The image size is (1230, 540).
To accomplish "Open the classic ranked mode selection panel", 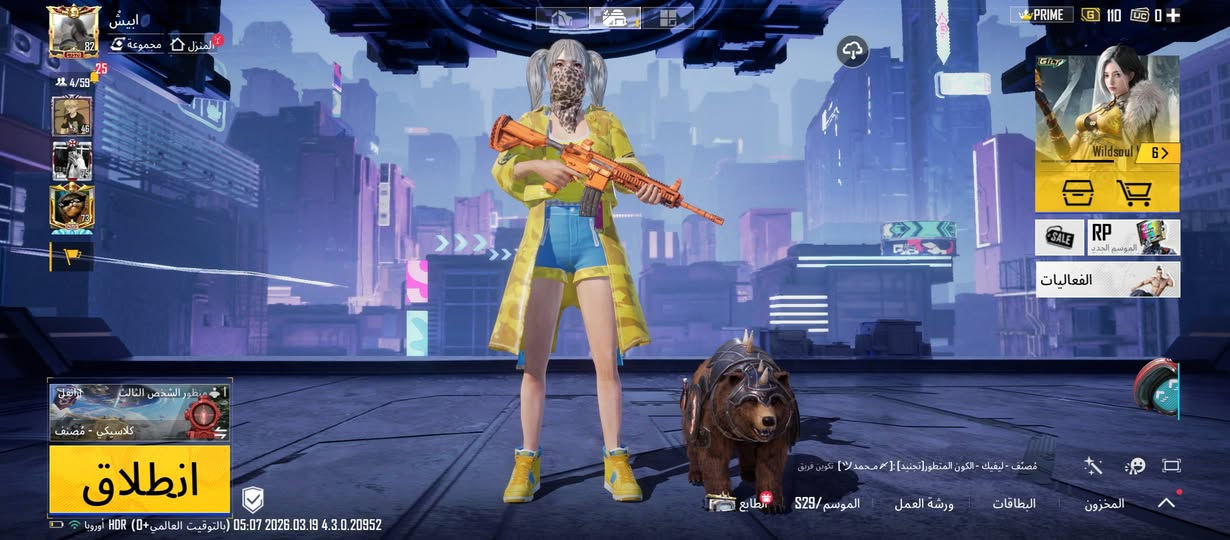I will pyautogui.click(x=140, y=411).
